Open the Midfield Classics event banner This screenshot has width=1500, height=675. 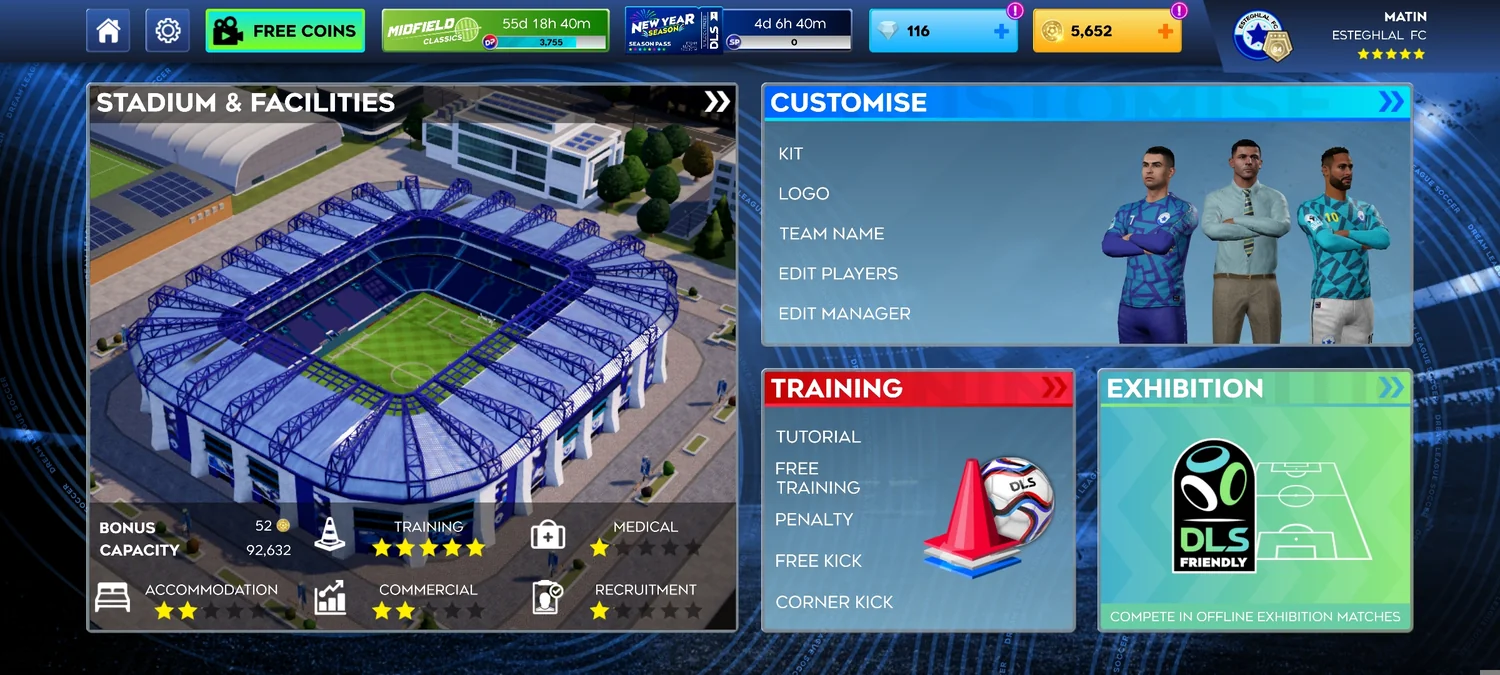pyautogui.click(x=495, y=31)
